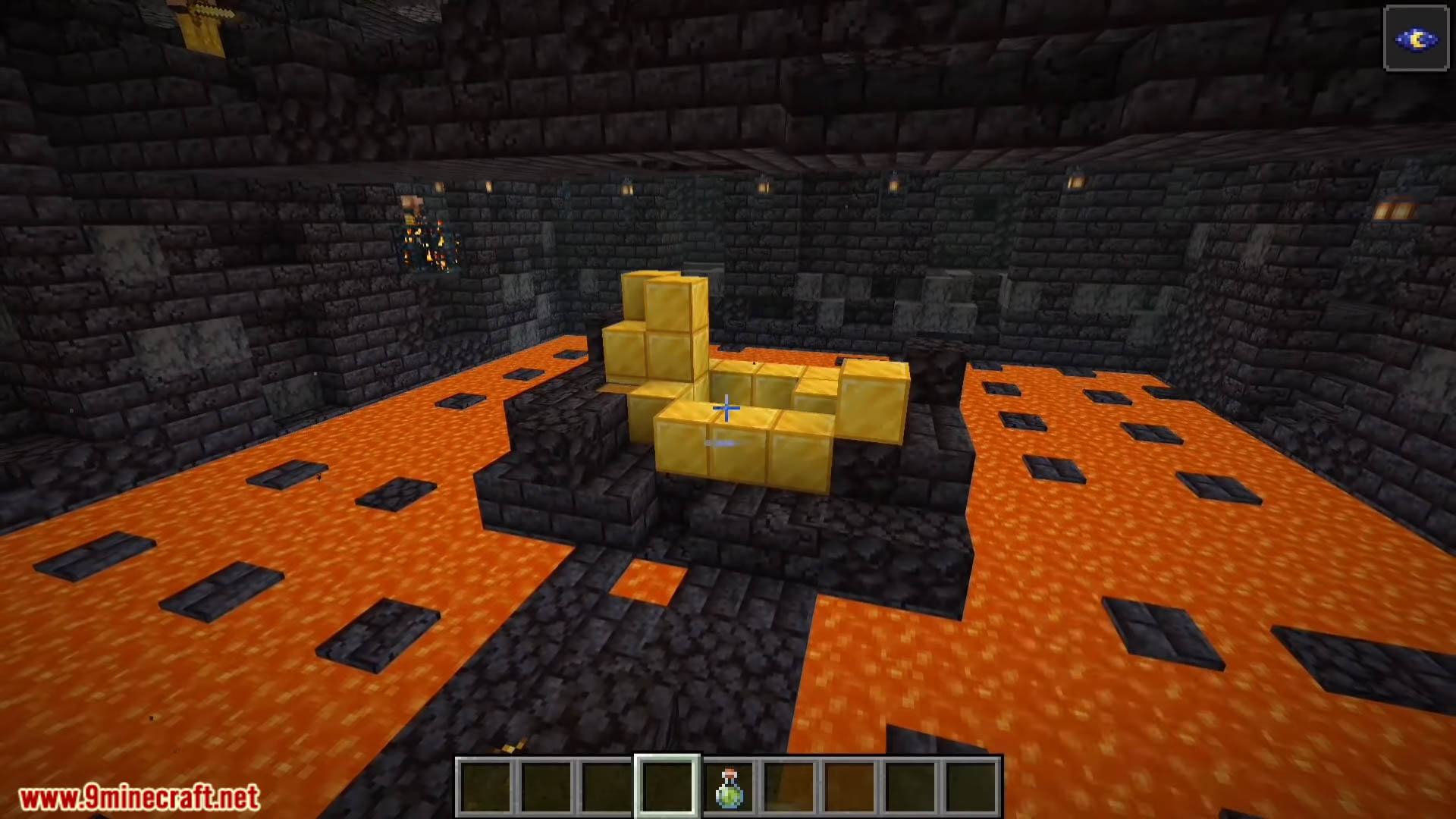Click the Night Vision status effect icon
Image resolution: width=1456 pixels, height=819 pixels.
pyautogui.click(x=1416, y=39)
